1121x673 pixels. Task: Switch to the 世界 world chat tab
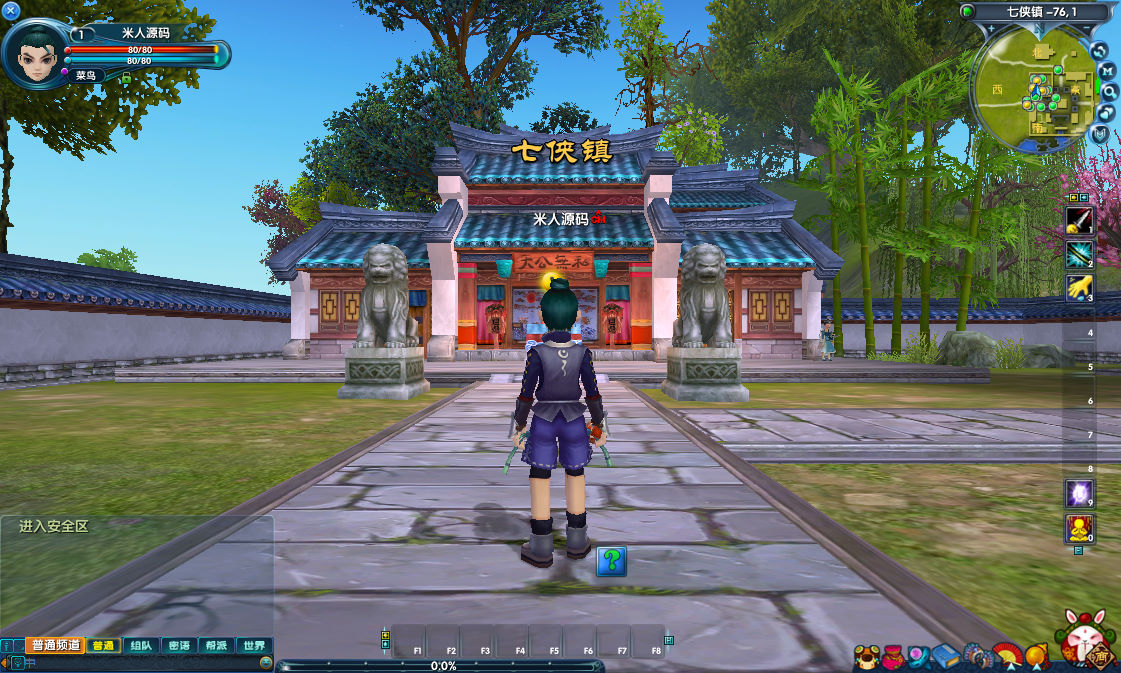pos(254,646)
